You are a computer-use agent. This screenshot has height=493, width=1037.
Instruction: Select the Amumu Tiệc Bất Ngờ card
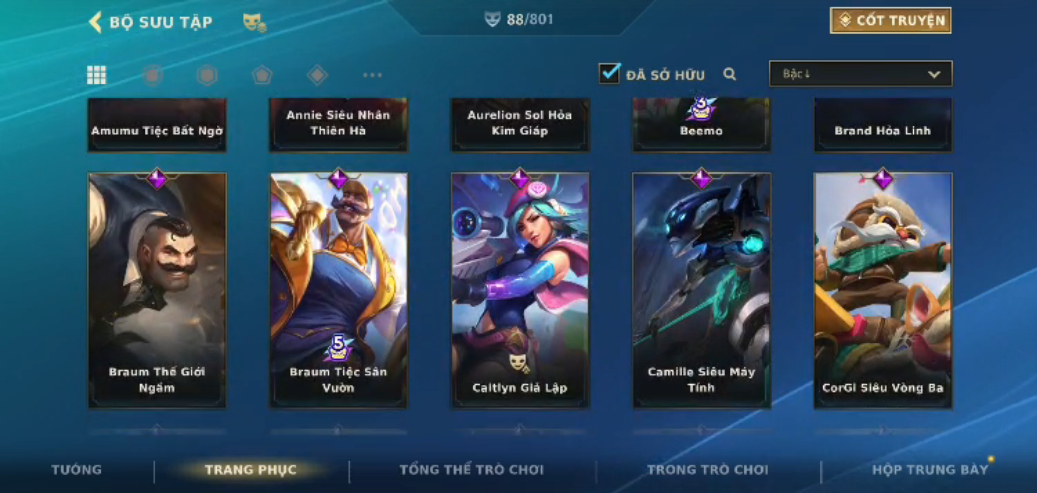coord(157,126)
